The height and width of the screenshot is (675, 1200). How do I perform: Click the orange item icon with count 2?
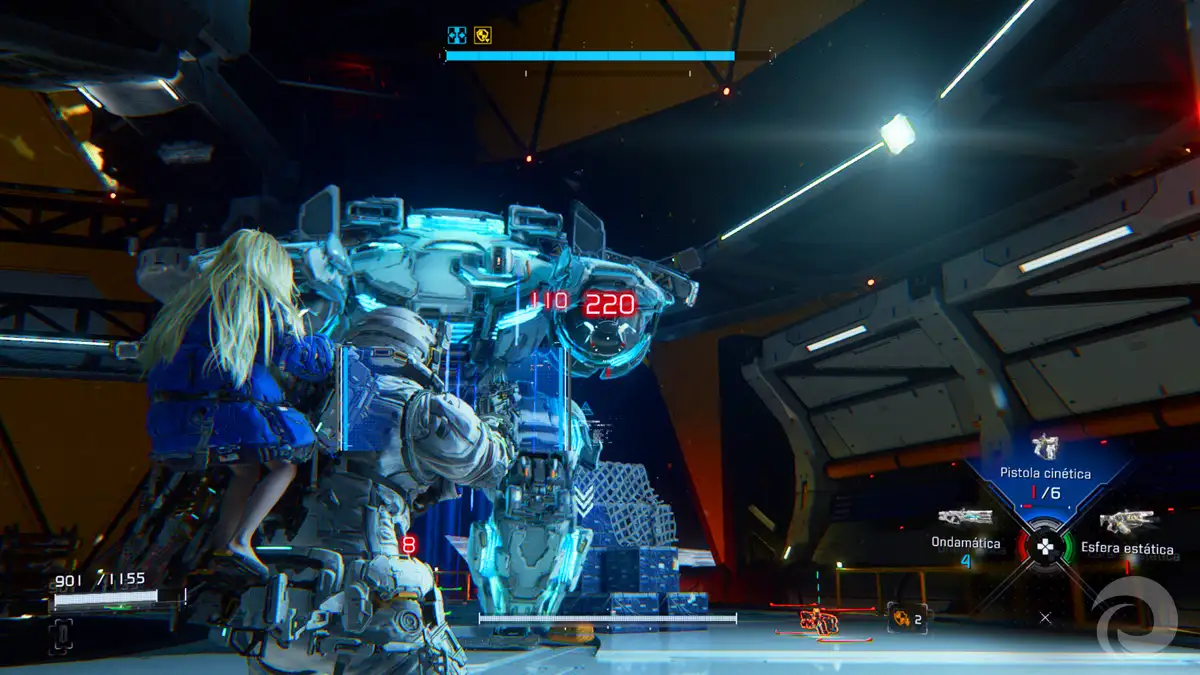[x=905, y=619]
